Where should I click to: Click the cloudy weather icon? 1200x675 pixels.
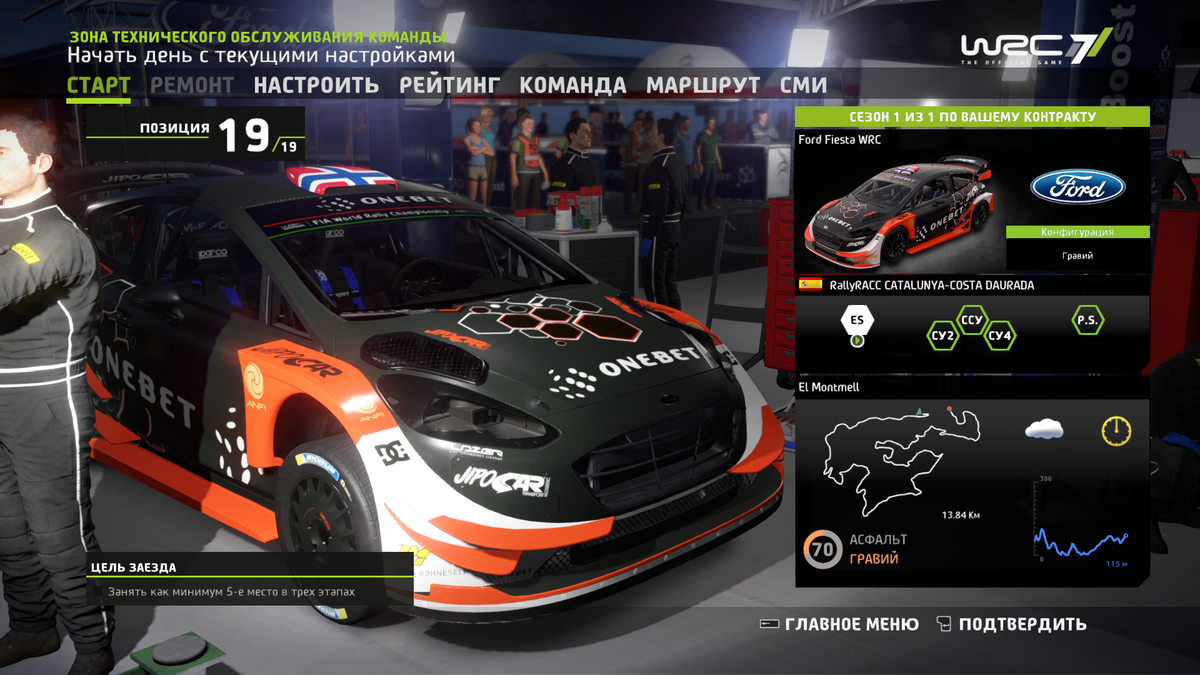[1043, 429]
